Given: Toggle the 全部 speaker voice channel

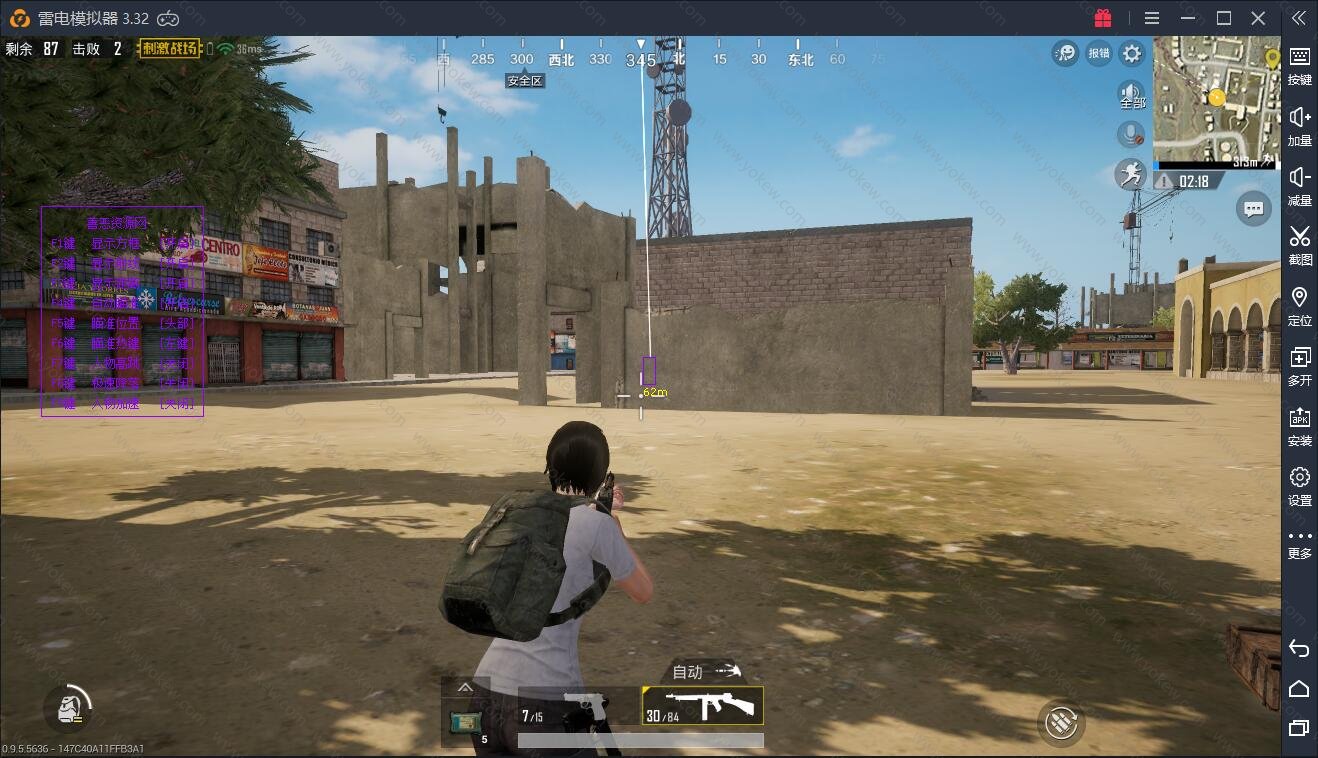Looking at the screenshot, I should (x=1131, y=95).
